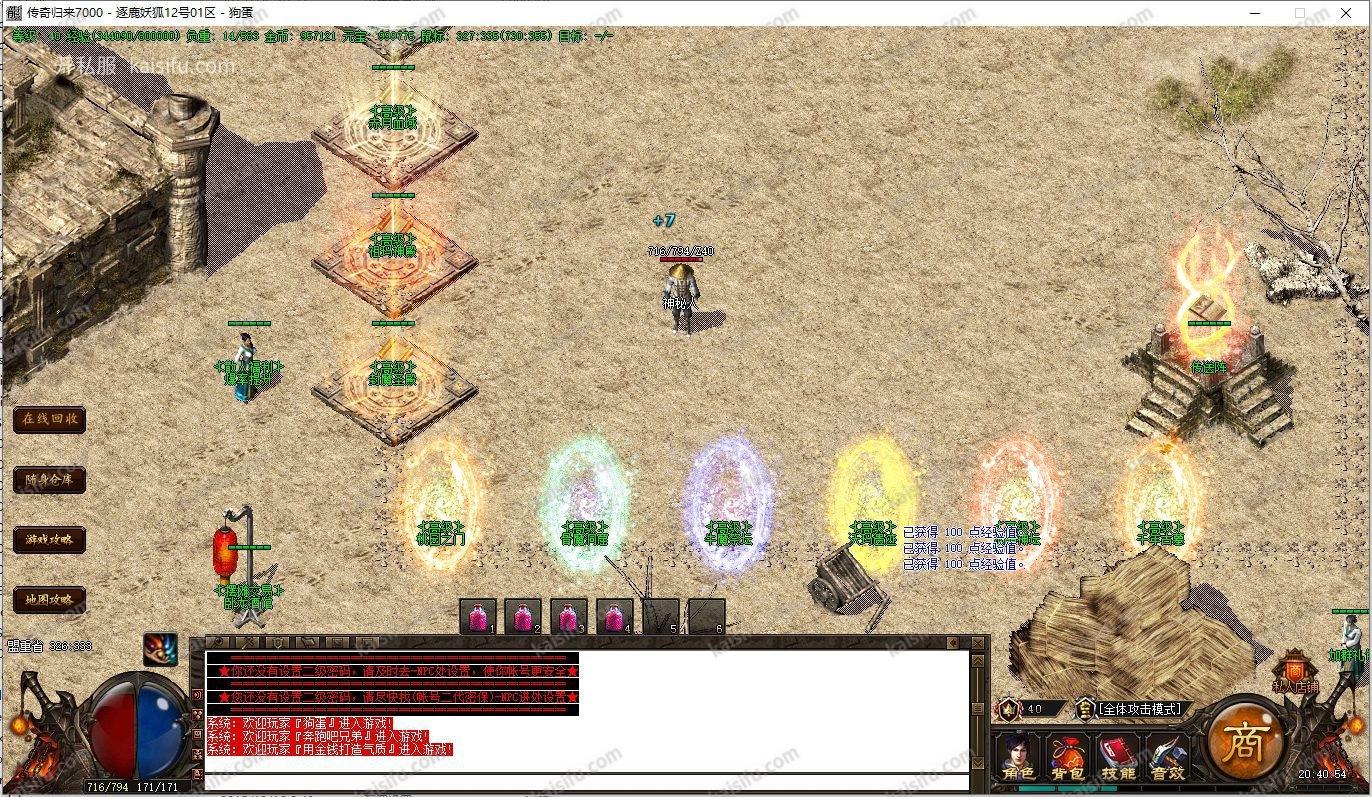
Task: Activate the swirling orb skill icon
Action: tap(160, 650)
